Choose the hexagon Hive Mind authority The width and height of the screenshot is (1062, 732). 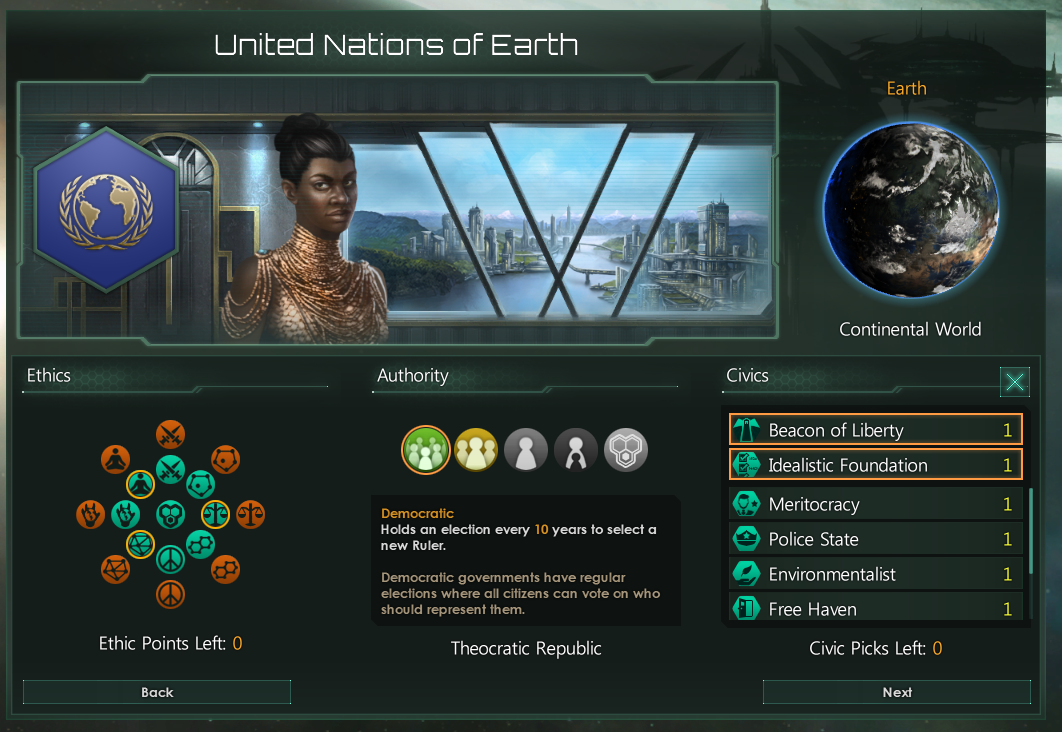click(627, 450)
